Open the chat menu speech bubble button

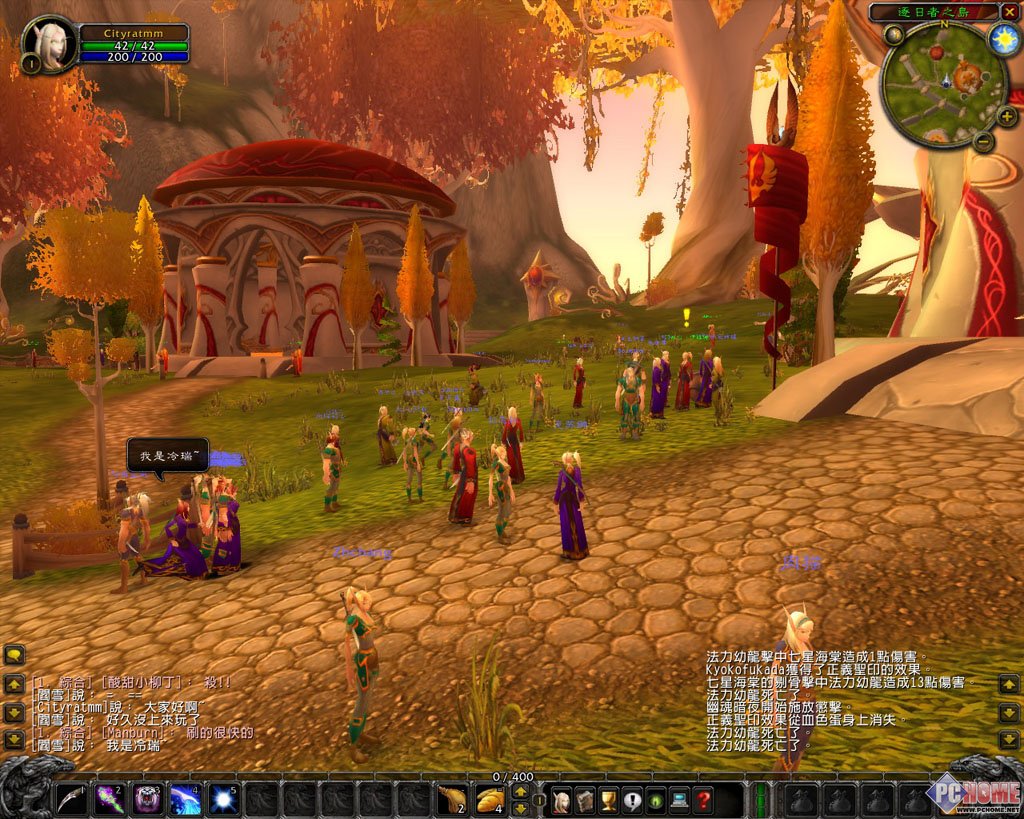tap(14, 655)
